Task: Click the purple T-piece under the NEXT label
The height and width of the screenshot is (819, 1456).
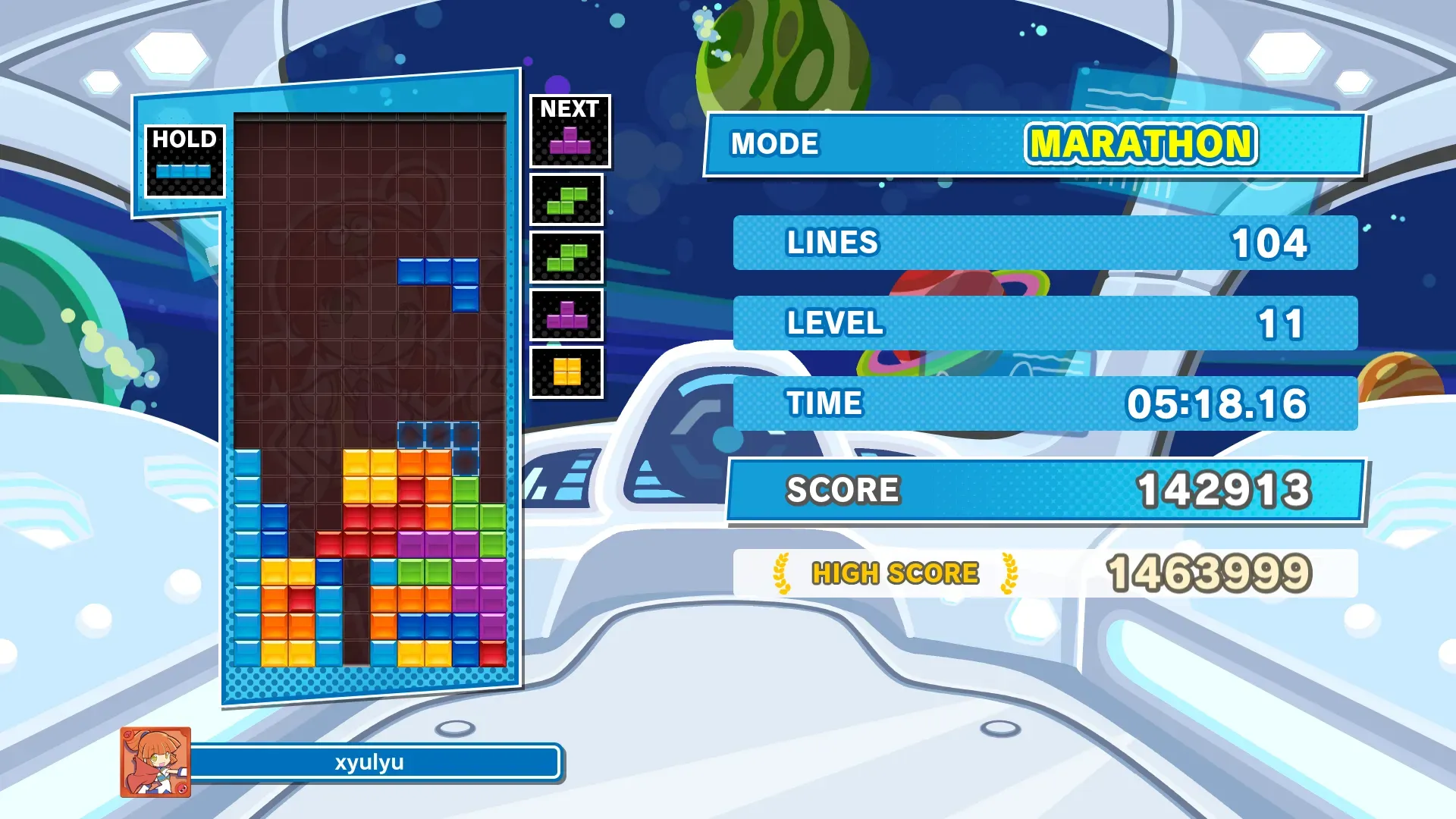Action: click(570, 140)
